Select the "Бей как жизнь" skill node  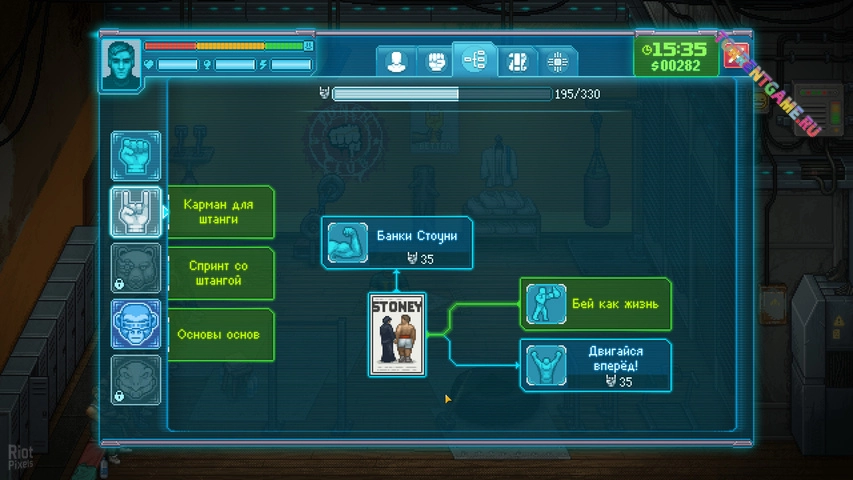pos(596,304)
